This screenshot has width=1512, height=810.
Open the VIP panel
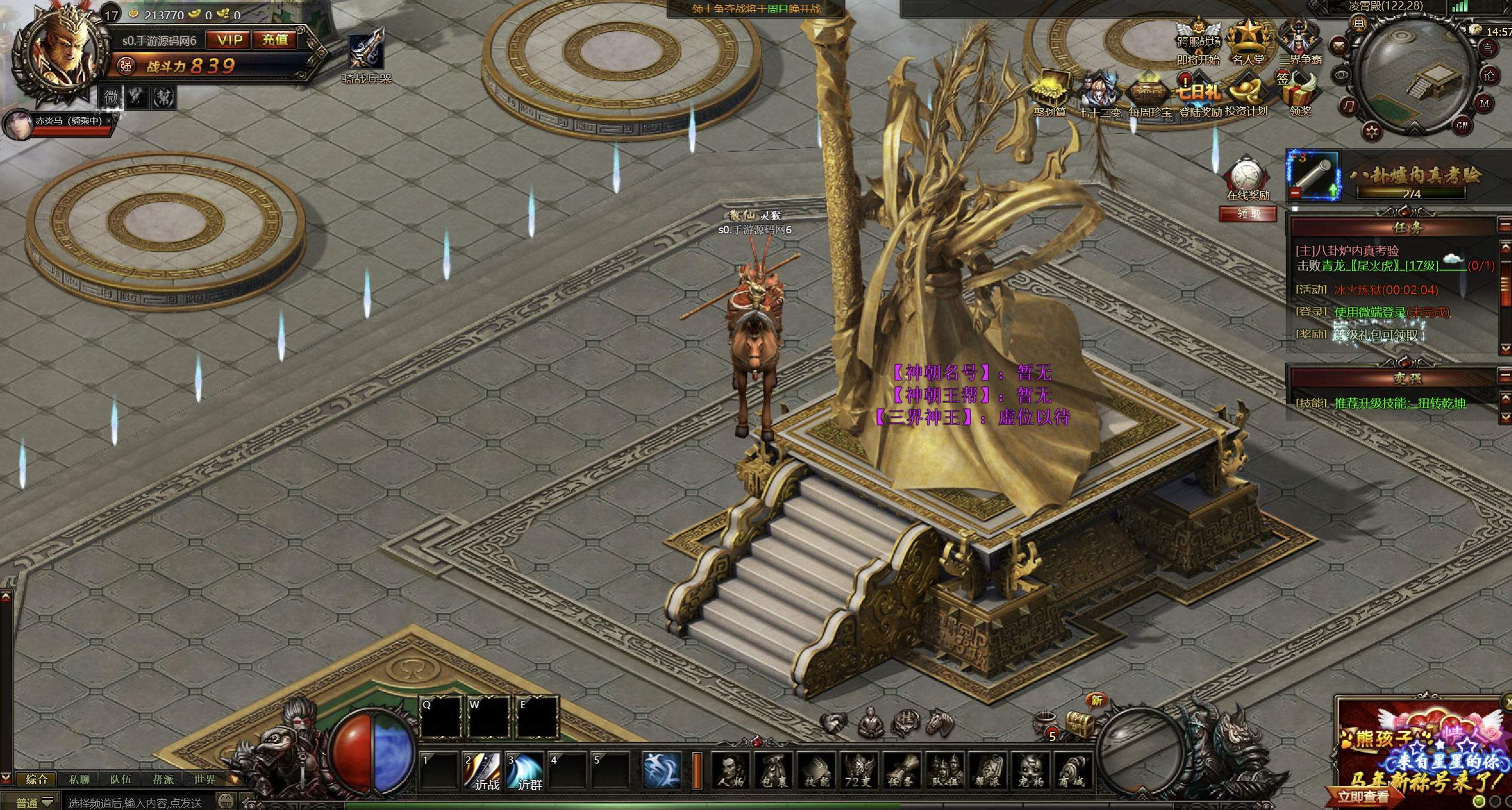pyautogui.click(x=230, y=40)
